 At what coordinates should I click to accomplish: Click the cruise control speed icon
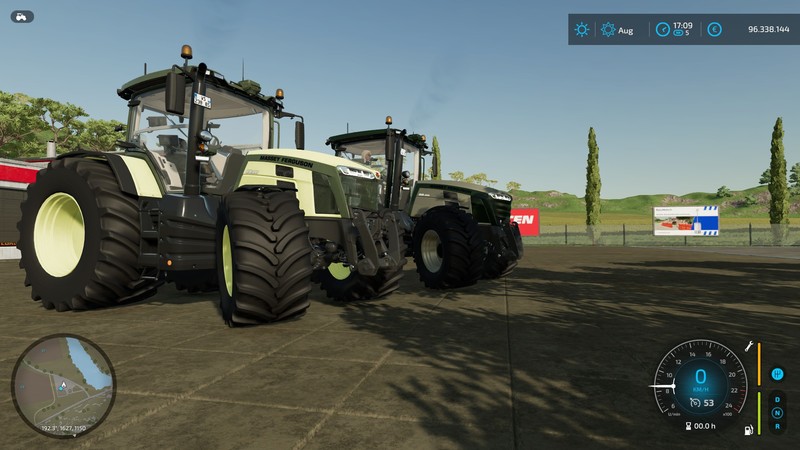tap(693, 403)
